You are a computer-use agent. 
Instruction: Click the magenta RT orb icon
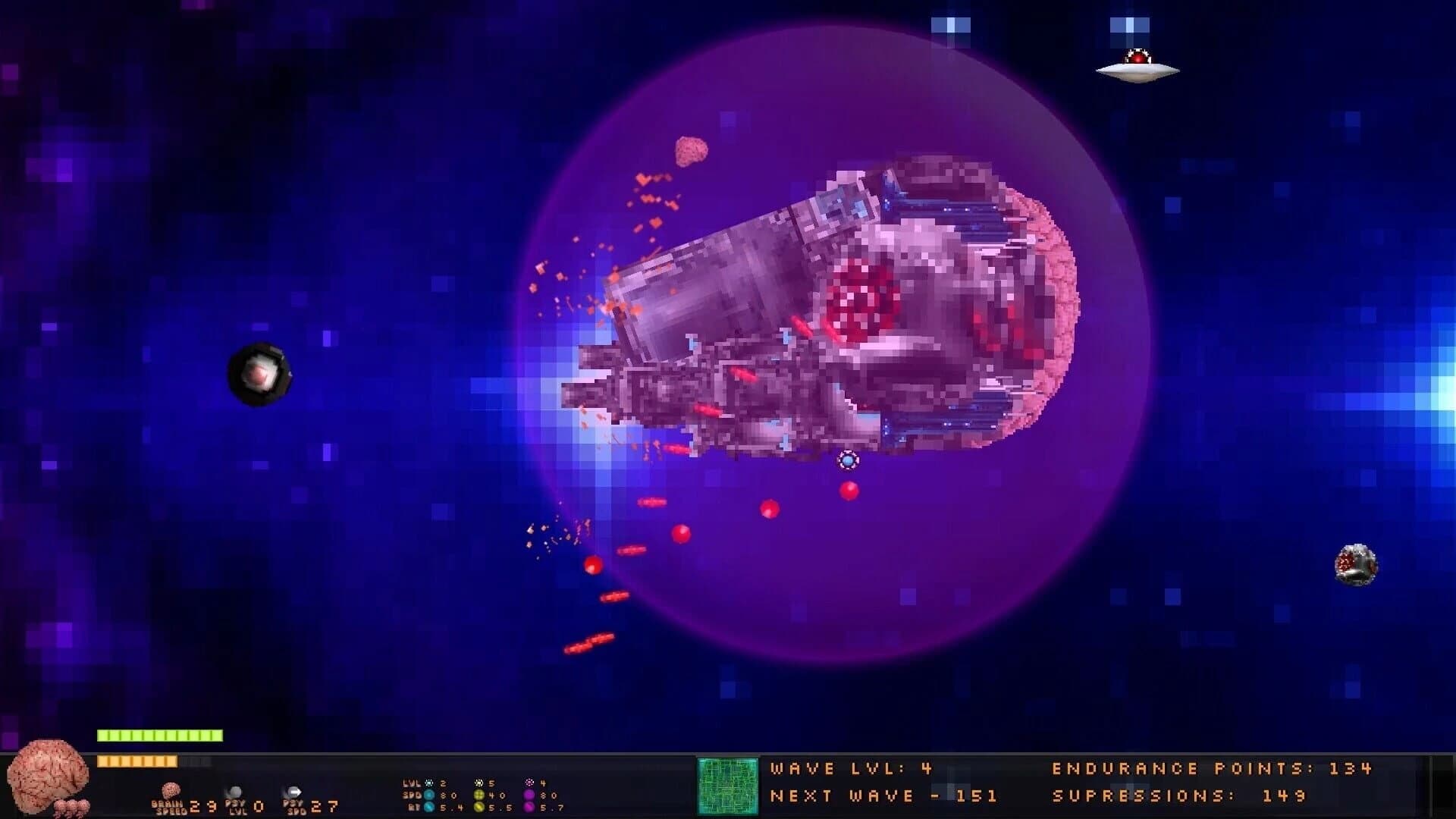(528, 808)
